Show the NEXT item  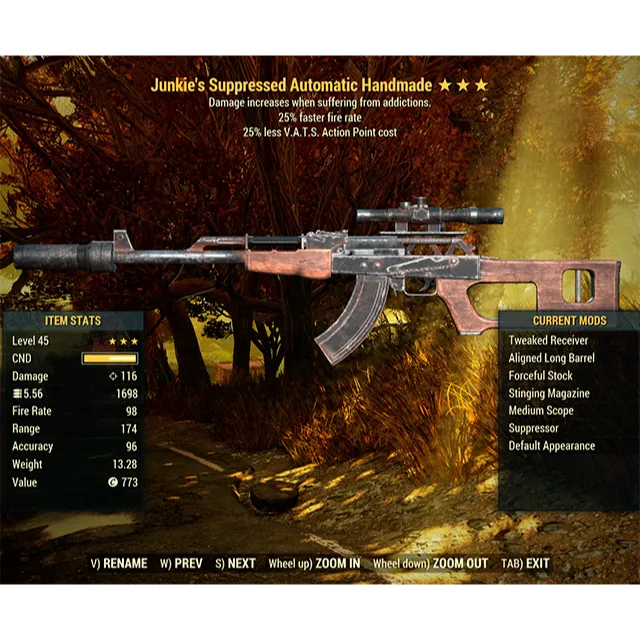tap(235, 564)
